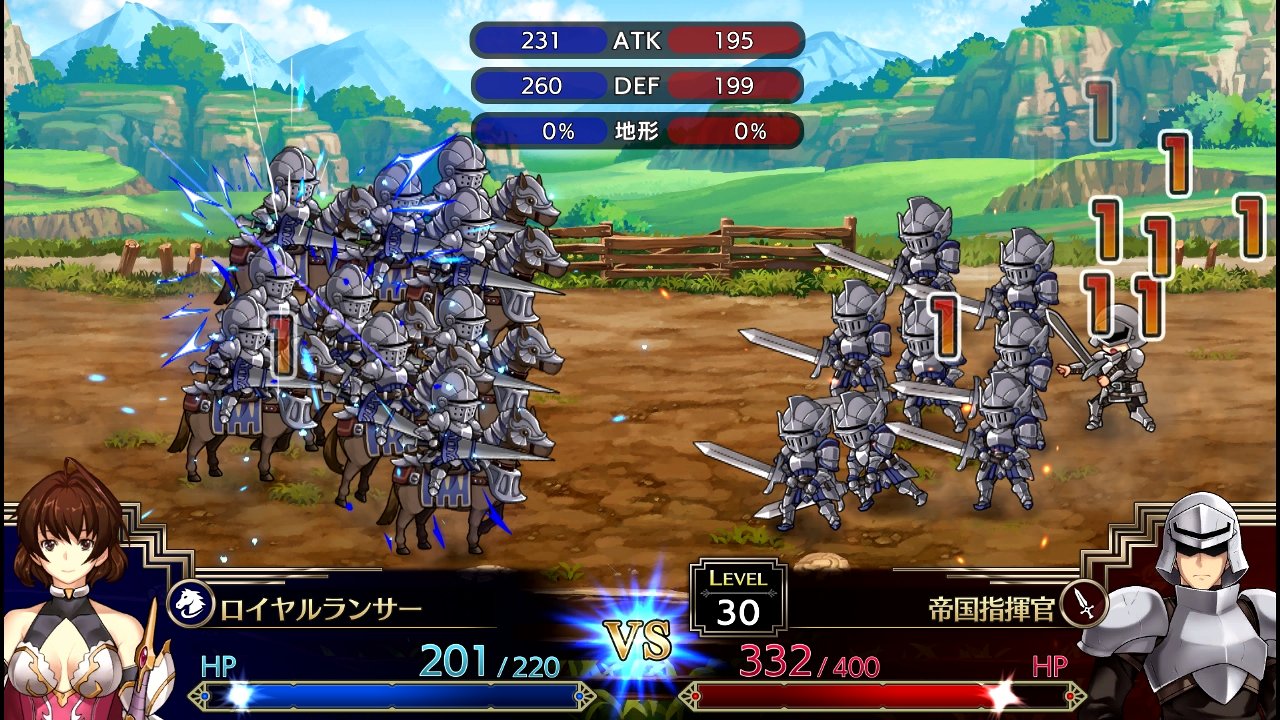Expand the ATK stat comparison row
This screenshot has height=720, width=1280.
click(638, 40)
